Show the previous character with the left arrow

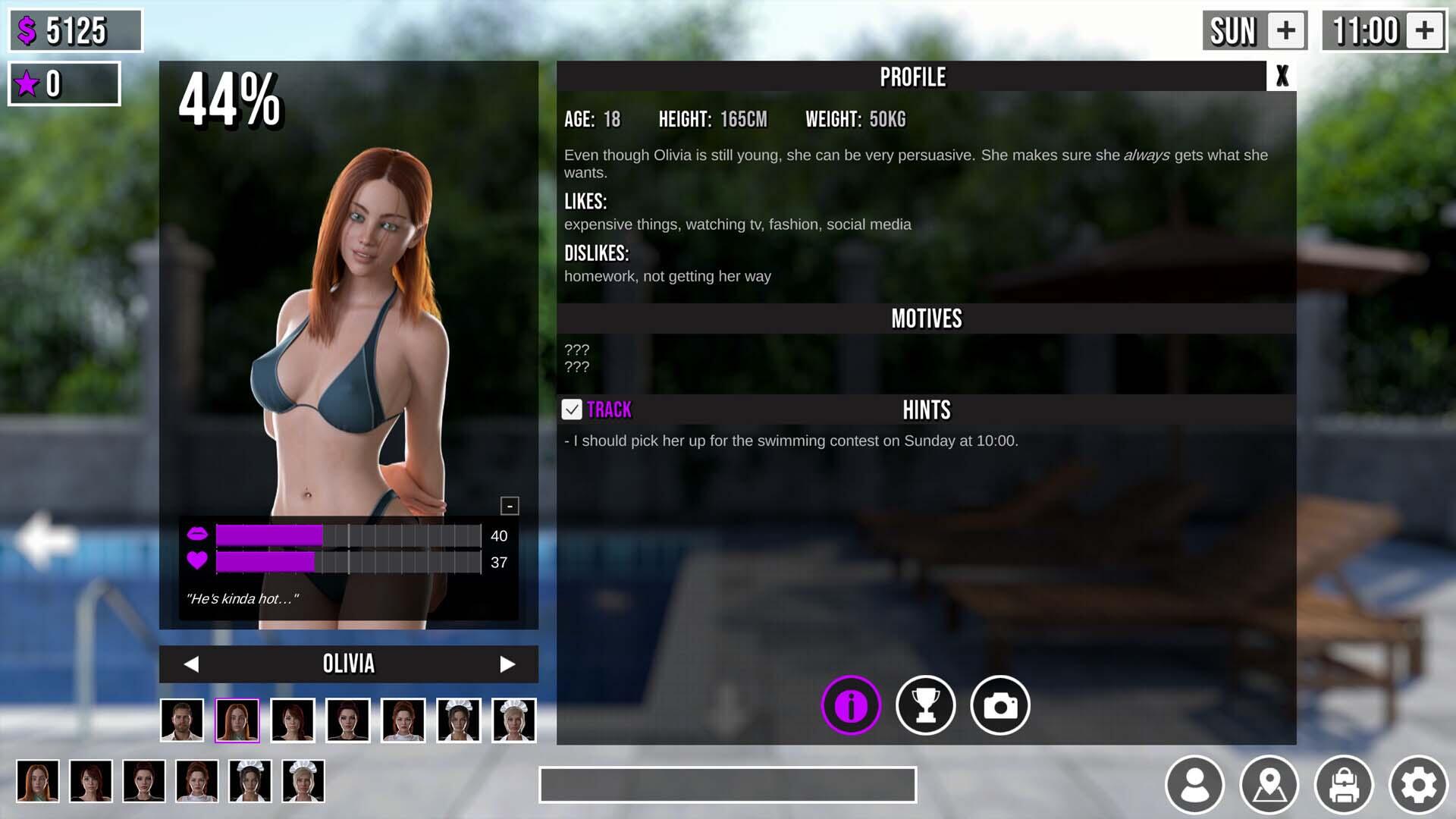(191, 664)
